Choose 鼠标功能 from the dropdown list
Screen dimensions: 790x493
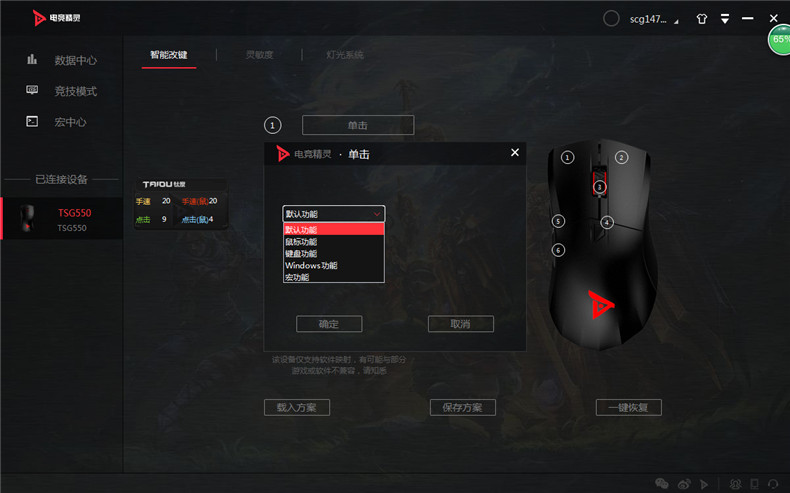[x=301, y=242]
